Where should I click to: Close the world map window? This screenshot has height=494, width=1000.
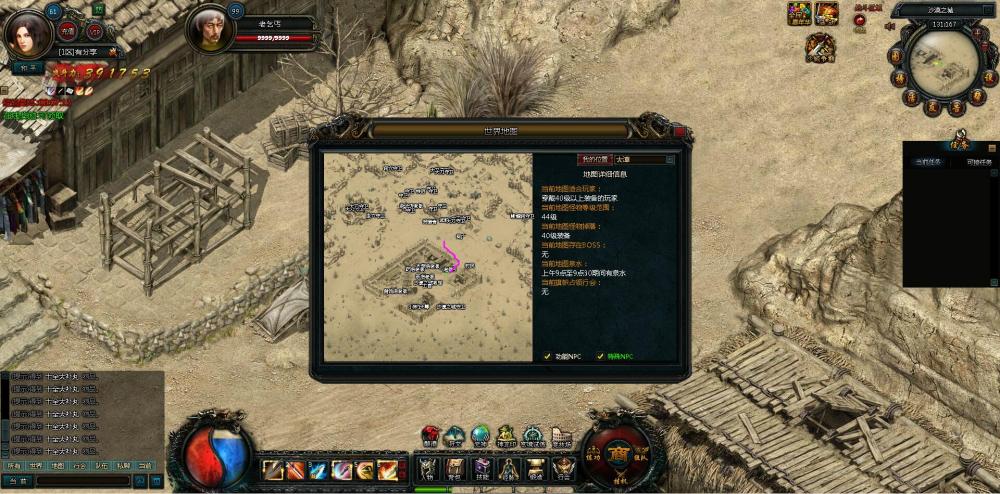tap(680, 131)
